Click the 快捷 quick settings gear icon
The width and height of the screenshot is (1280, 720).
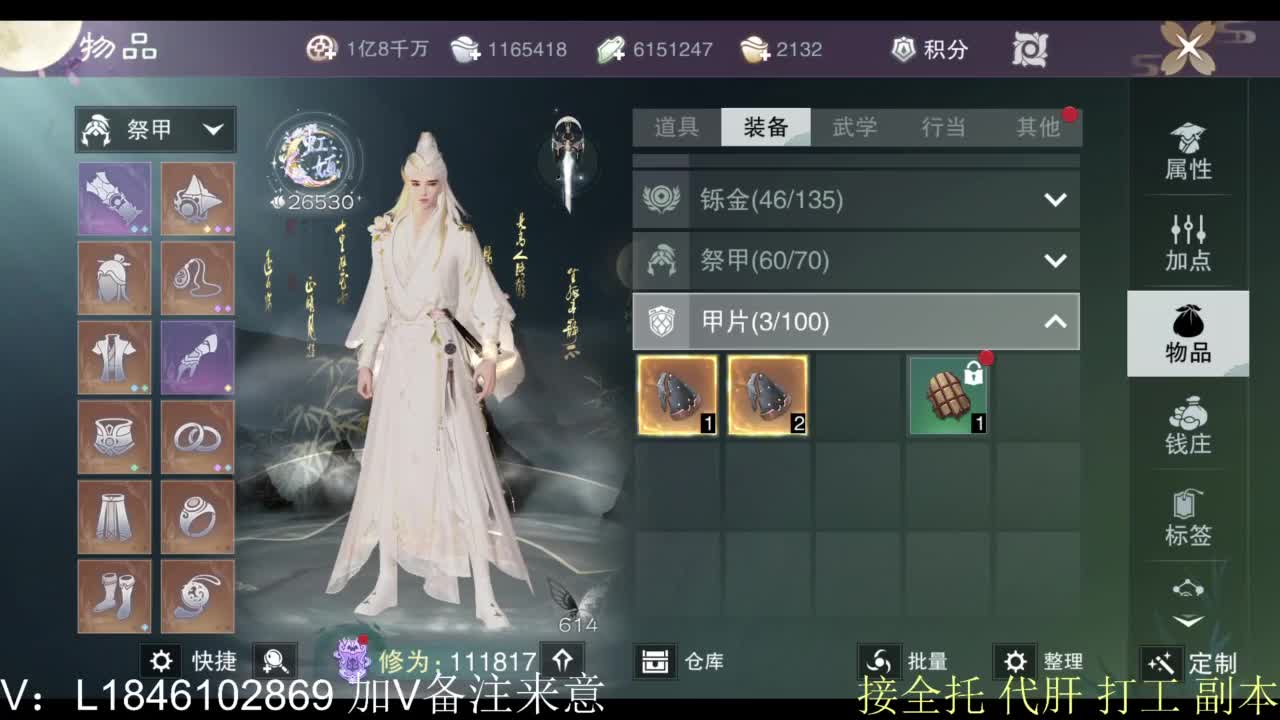tap(159, 661)
